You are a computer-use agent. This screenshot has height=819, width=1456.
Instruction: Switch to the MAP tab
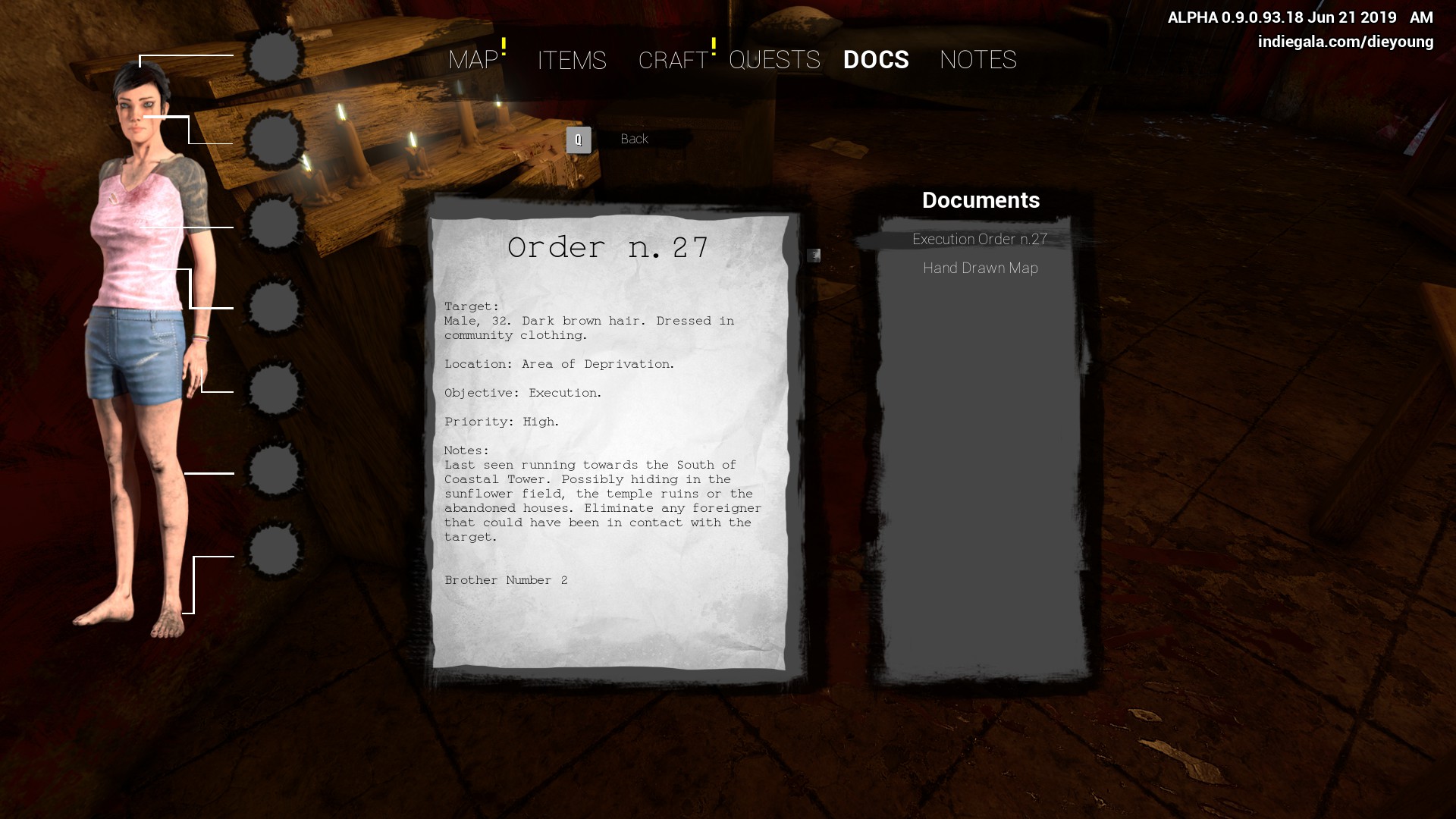tap(473, 60)
